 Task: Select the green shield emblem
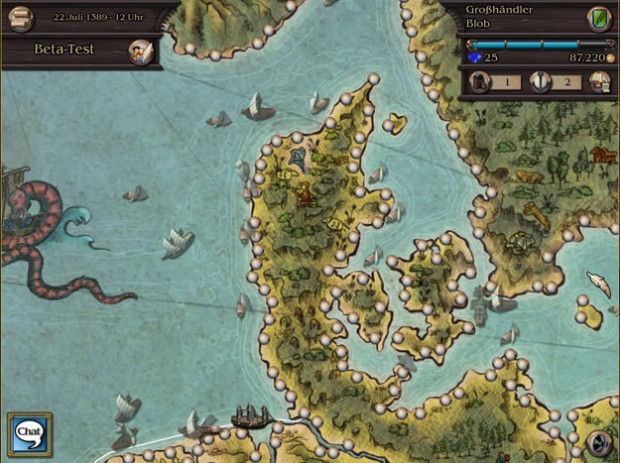(599, 19)
